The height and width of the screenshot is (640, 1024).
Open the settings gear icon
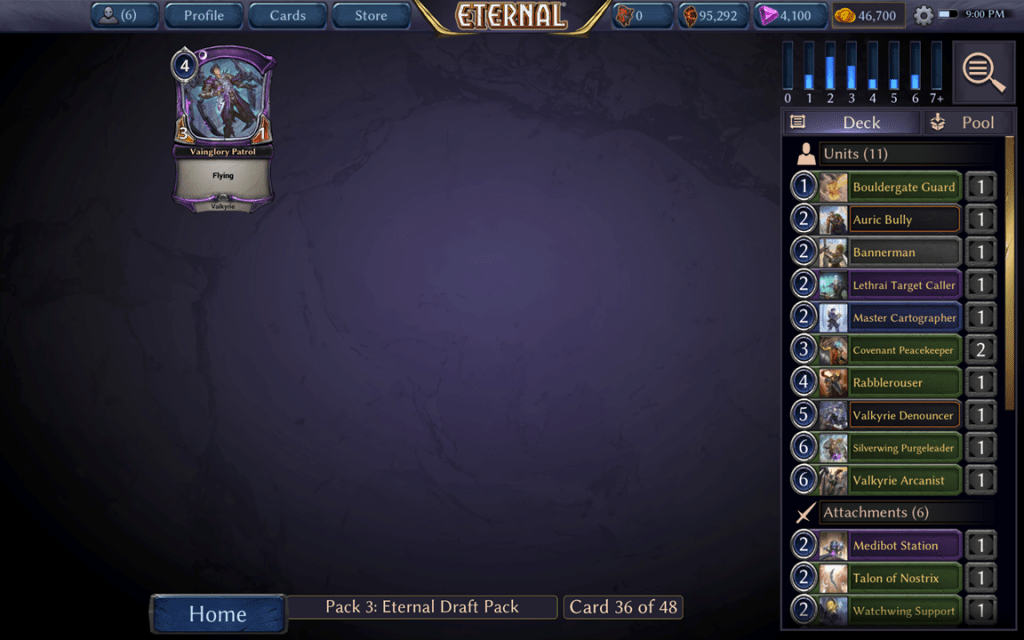click(x=923, y=16)
